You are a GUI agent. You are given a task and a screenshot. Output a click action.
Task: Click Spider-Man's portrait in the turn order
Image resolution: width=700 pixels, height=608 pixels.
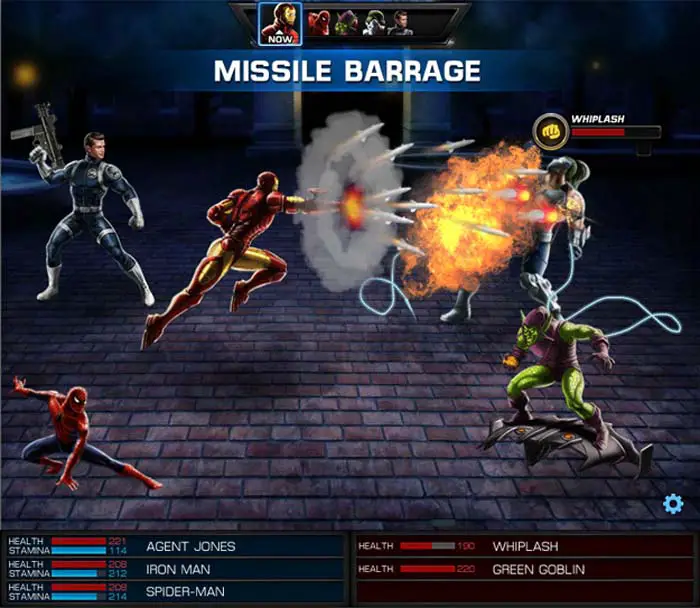tap(319, 23)
